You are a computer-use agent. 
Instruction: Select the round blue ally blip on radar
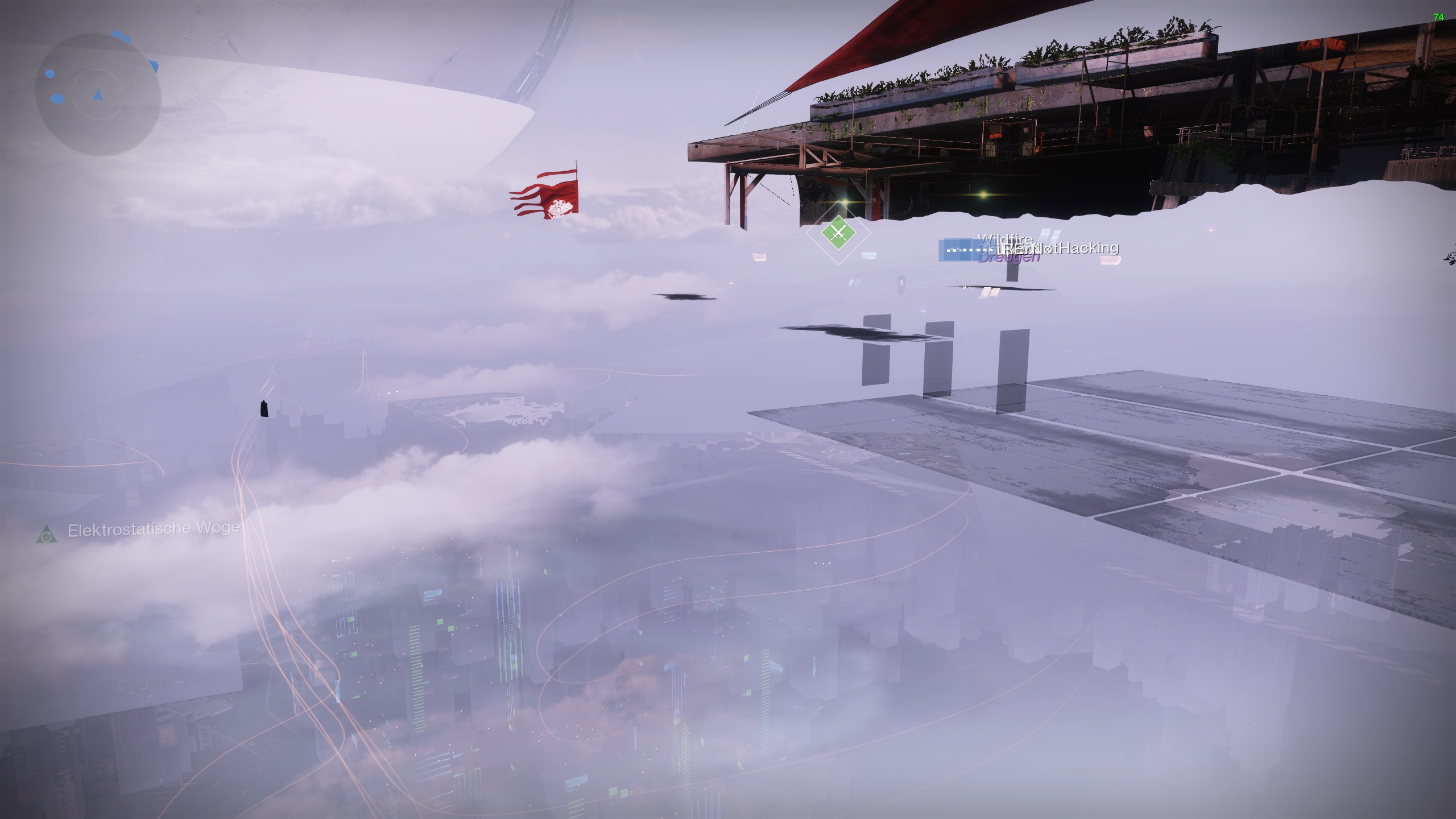50,74
